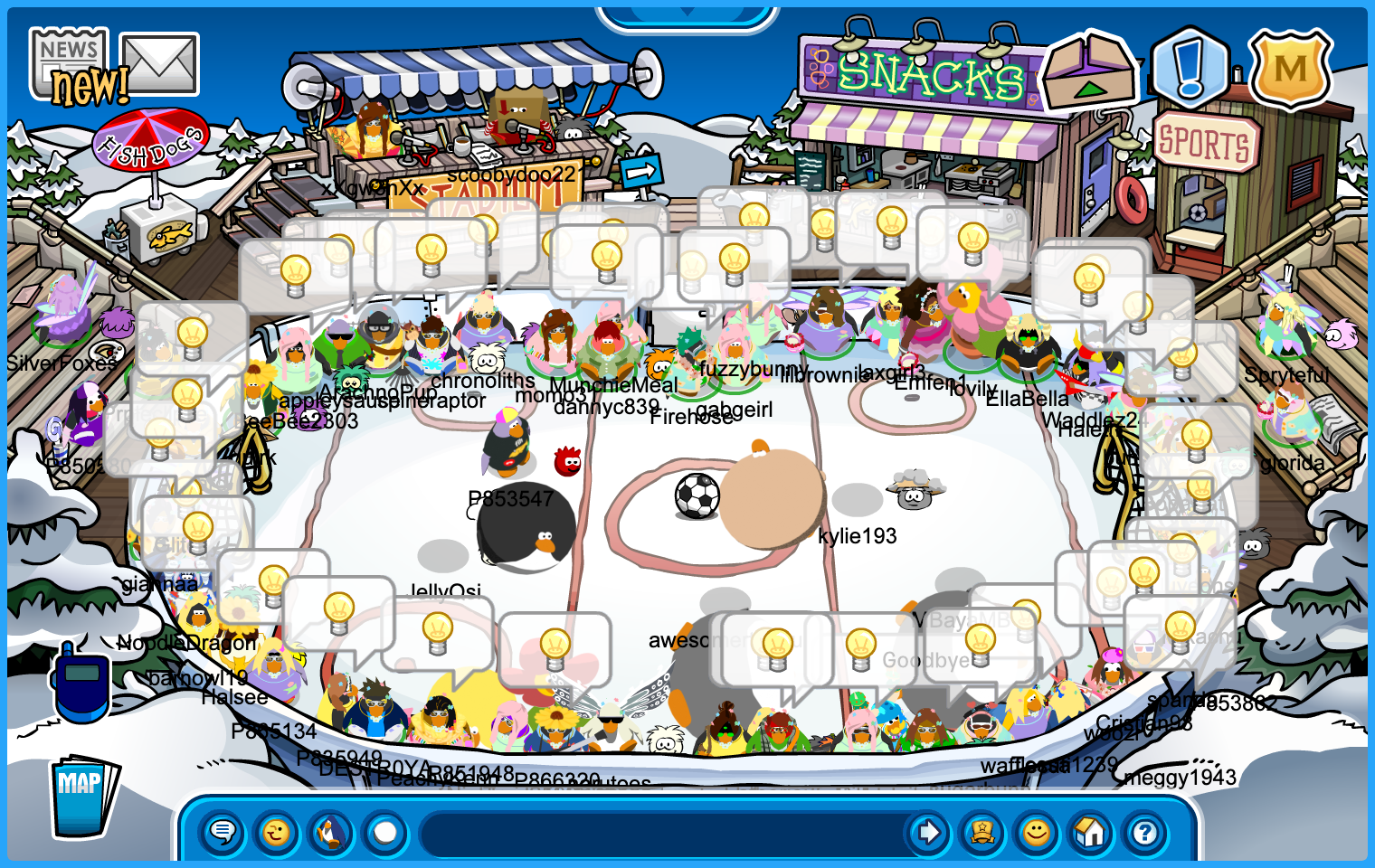Screen dimensions: 1375x868
Task: Show the buddy list smiley button
Action: (1037, 832)
